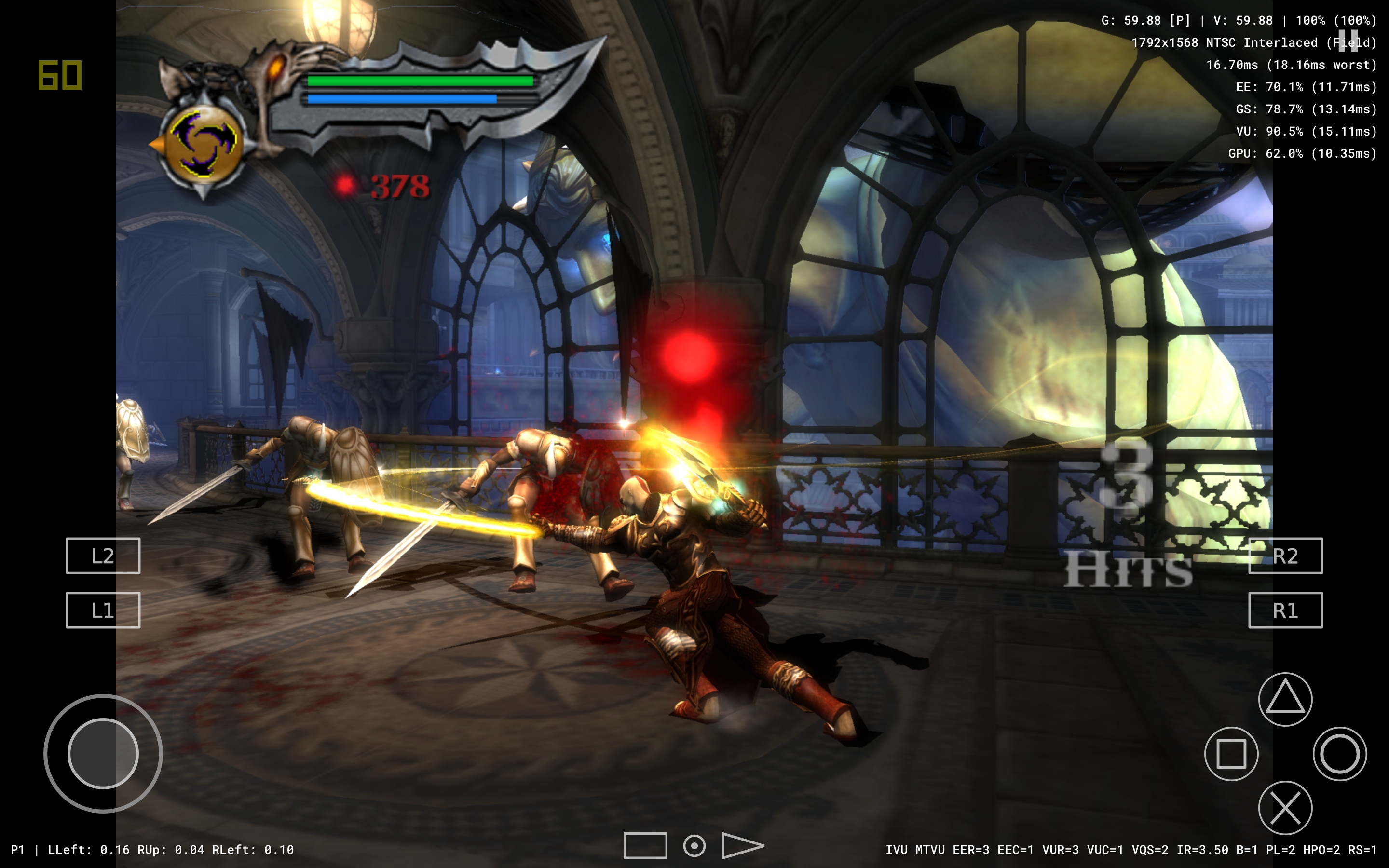Tap the L2 touch button
Viewport: 1389px width, 868px height.
point(103,556)
